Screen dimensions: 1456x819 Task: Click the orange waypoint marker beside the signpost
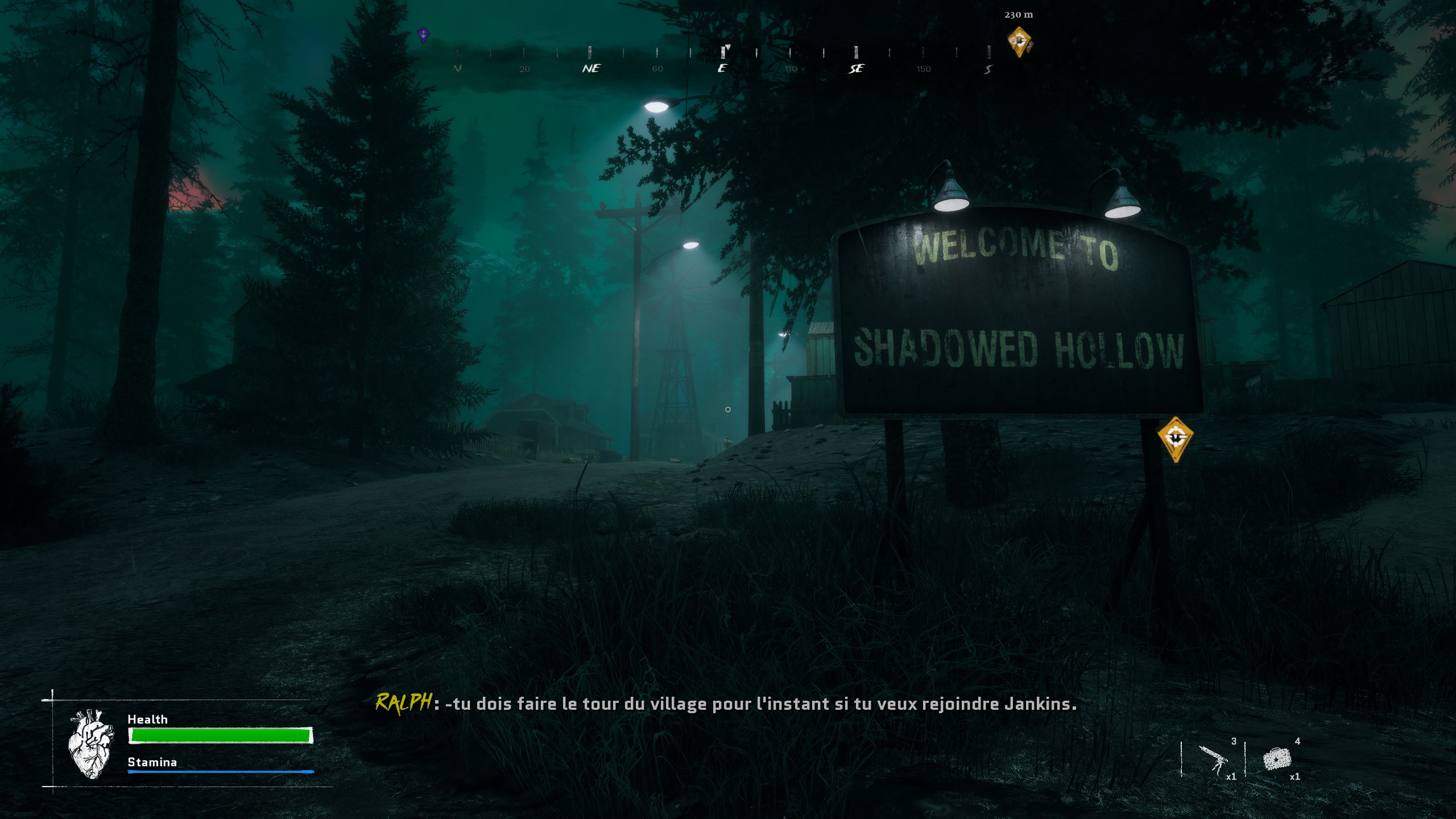coord(1175,438)
